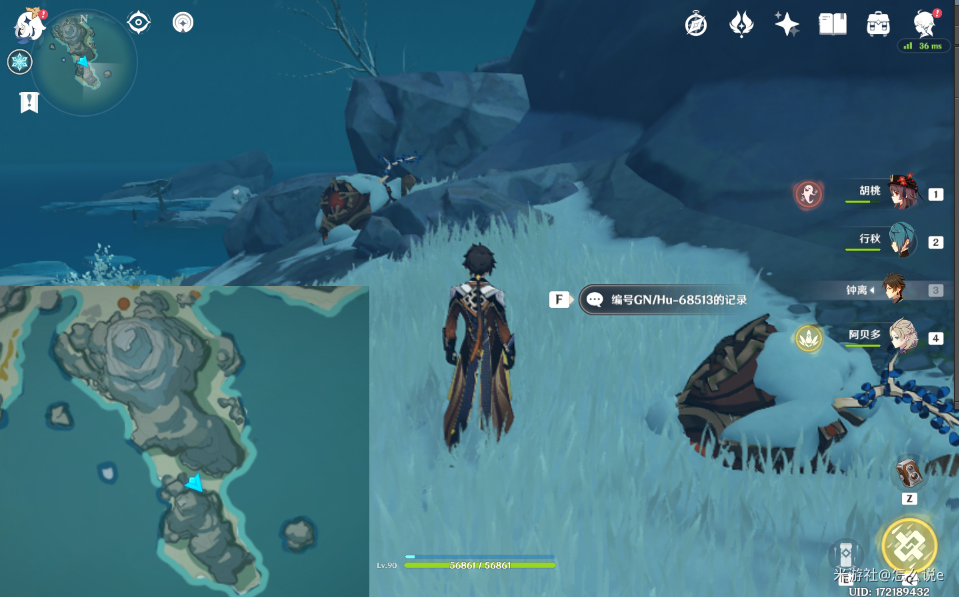
Task: Open the Adventurer Handbook book icon
Action: pyautogui.click(x=833, y=24)
